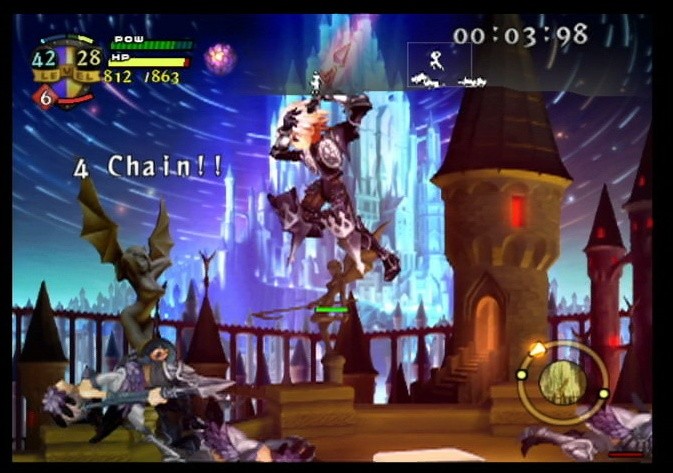The height and width of the screenshot is (473, 673).
Task: Select the purple phozon orb icon
Action: click(x=219, y=57)
